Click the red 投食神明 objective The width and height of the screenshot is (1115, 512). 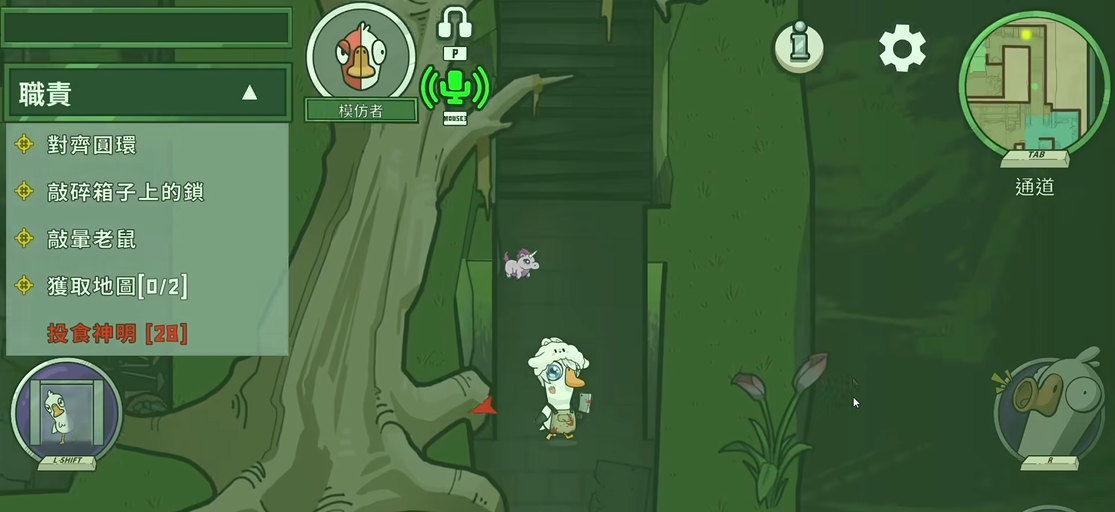click(x=117, y=333)
